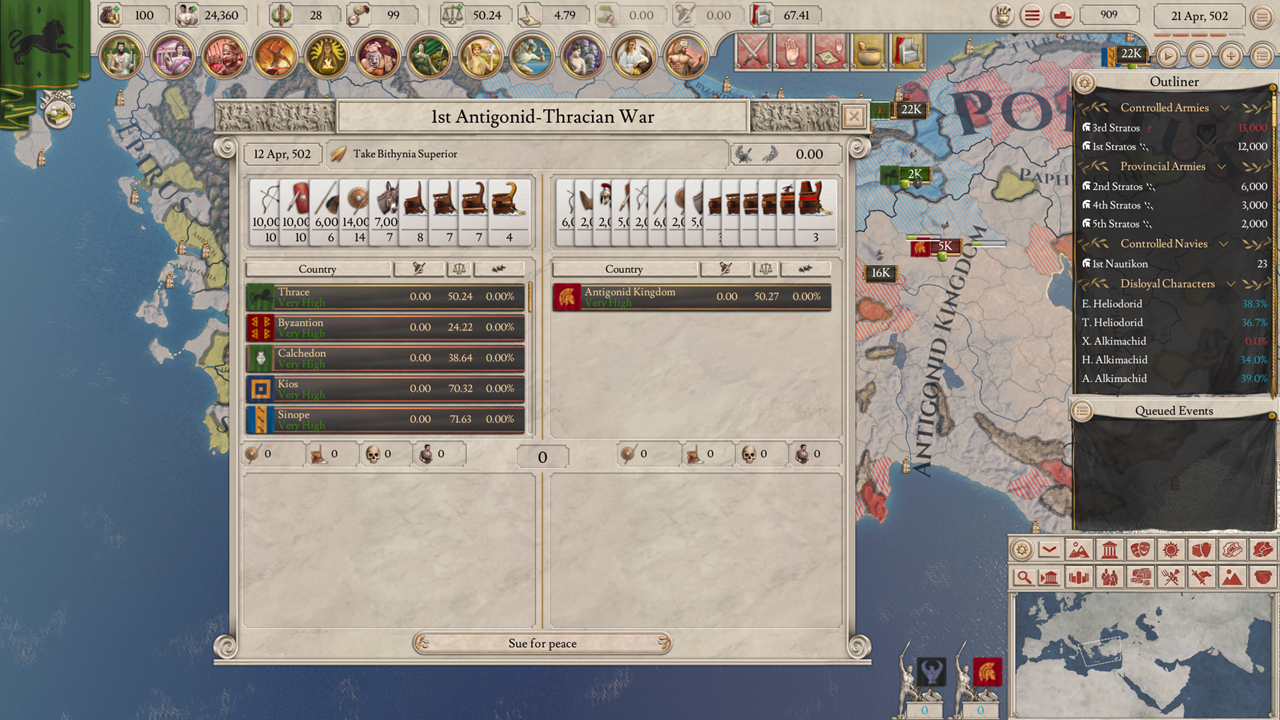Viewport: 1280px width, 720px height.
Task: Click the Outliner settings gear icon
Action: [x=1084, y=82]
